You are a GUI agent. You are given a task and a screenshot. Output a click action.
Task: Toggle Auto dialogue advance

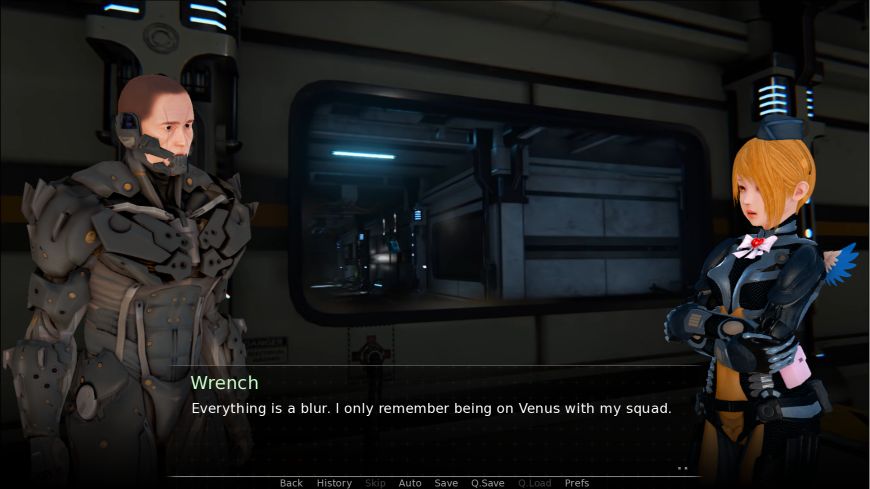(410, 483)
